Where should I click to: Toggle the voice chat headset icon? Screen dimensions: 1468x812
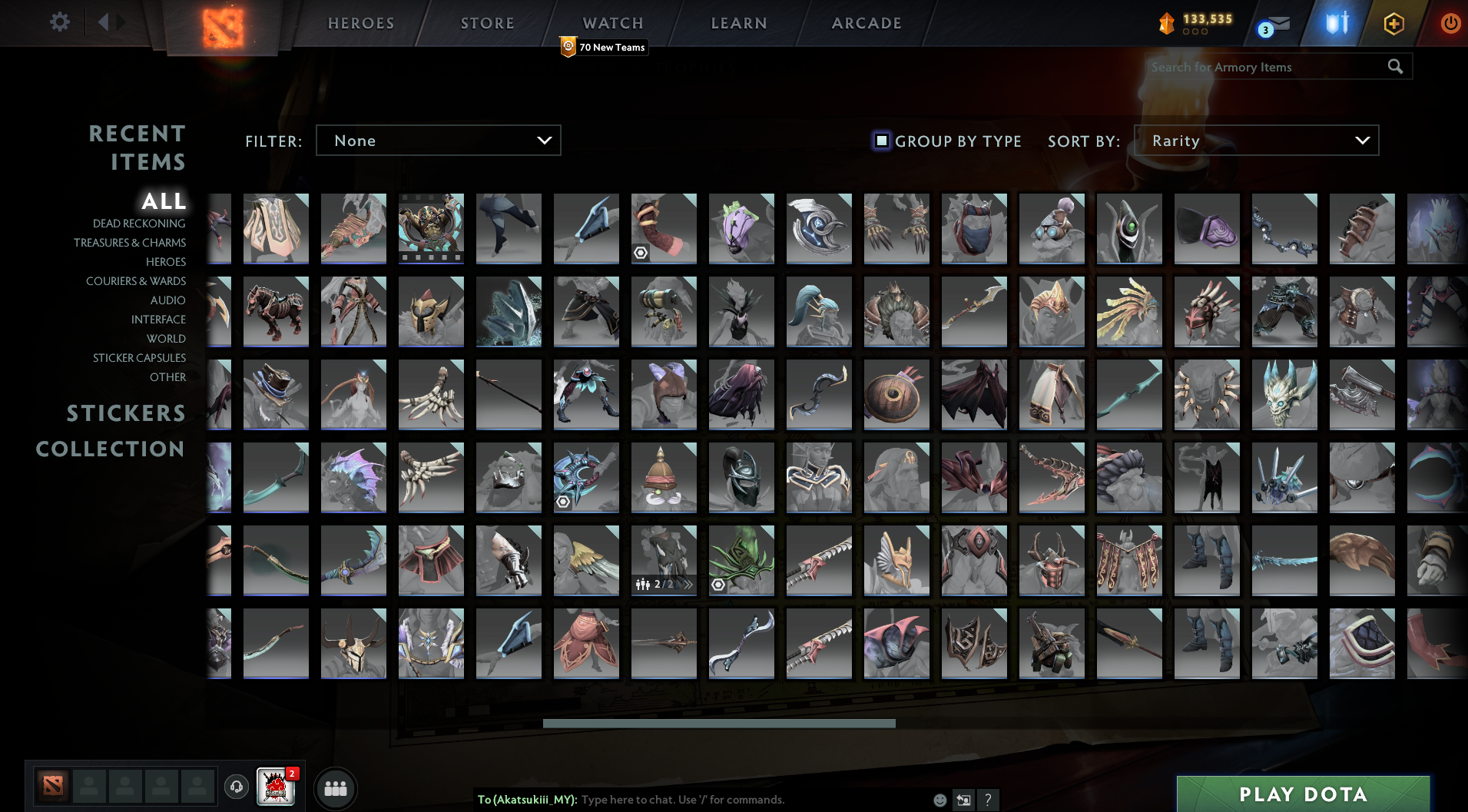pyautogui.click(x=237, y=787)
